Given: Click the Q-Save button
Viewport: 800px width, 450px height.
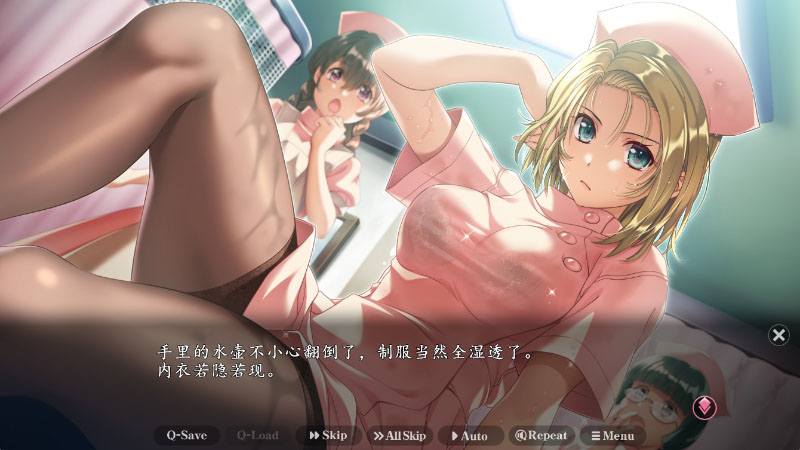Looking at the screenshot, I should [187, 435].
